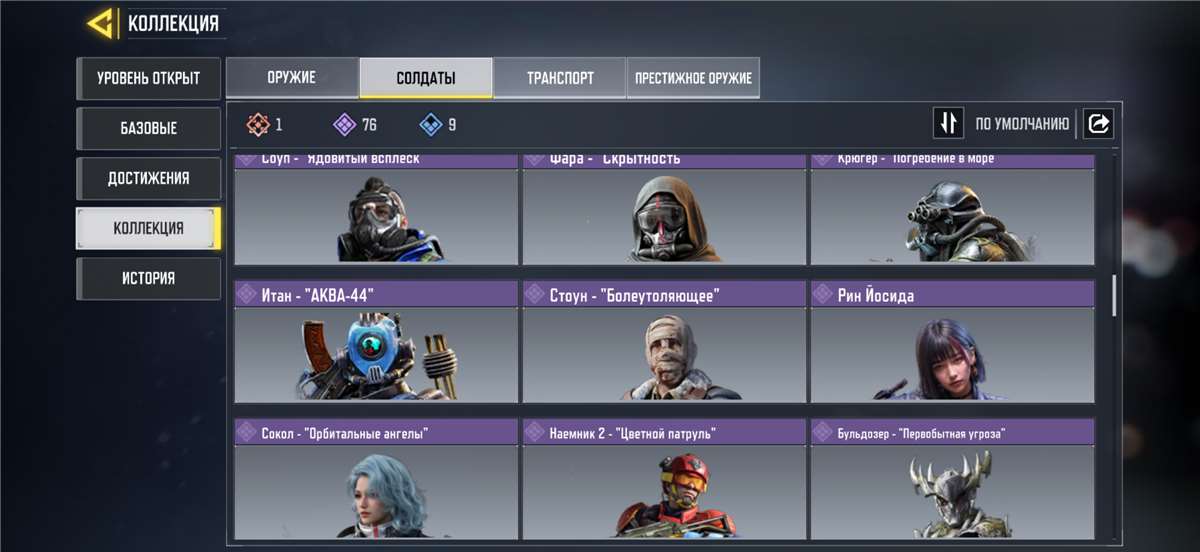Open the Уровень открыт section
Viewport: 1200px width, 552px height.
pos(148,79)
